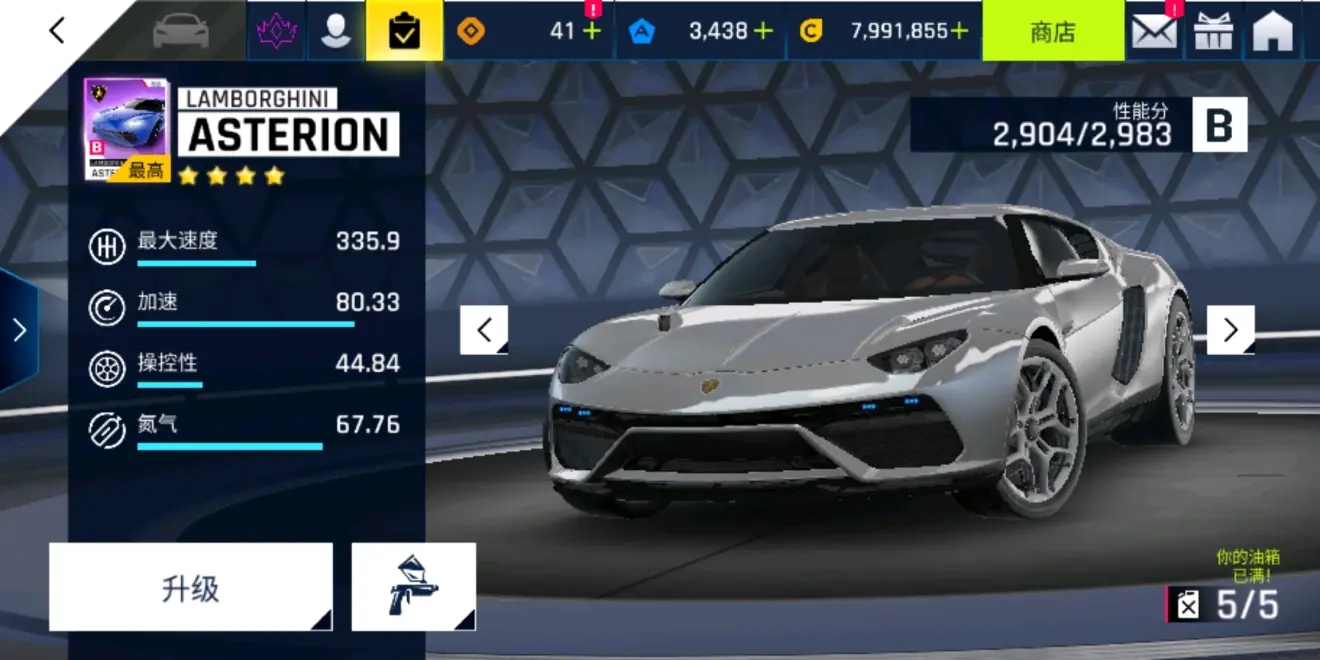Go back using the top-left arrow

pyautogui.click(x=57, y=31)
